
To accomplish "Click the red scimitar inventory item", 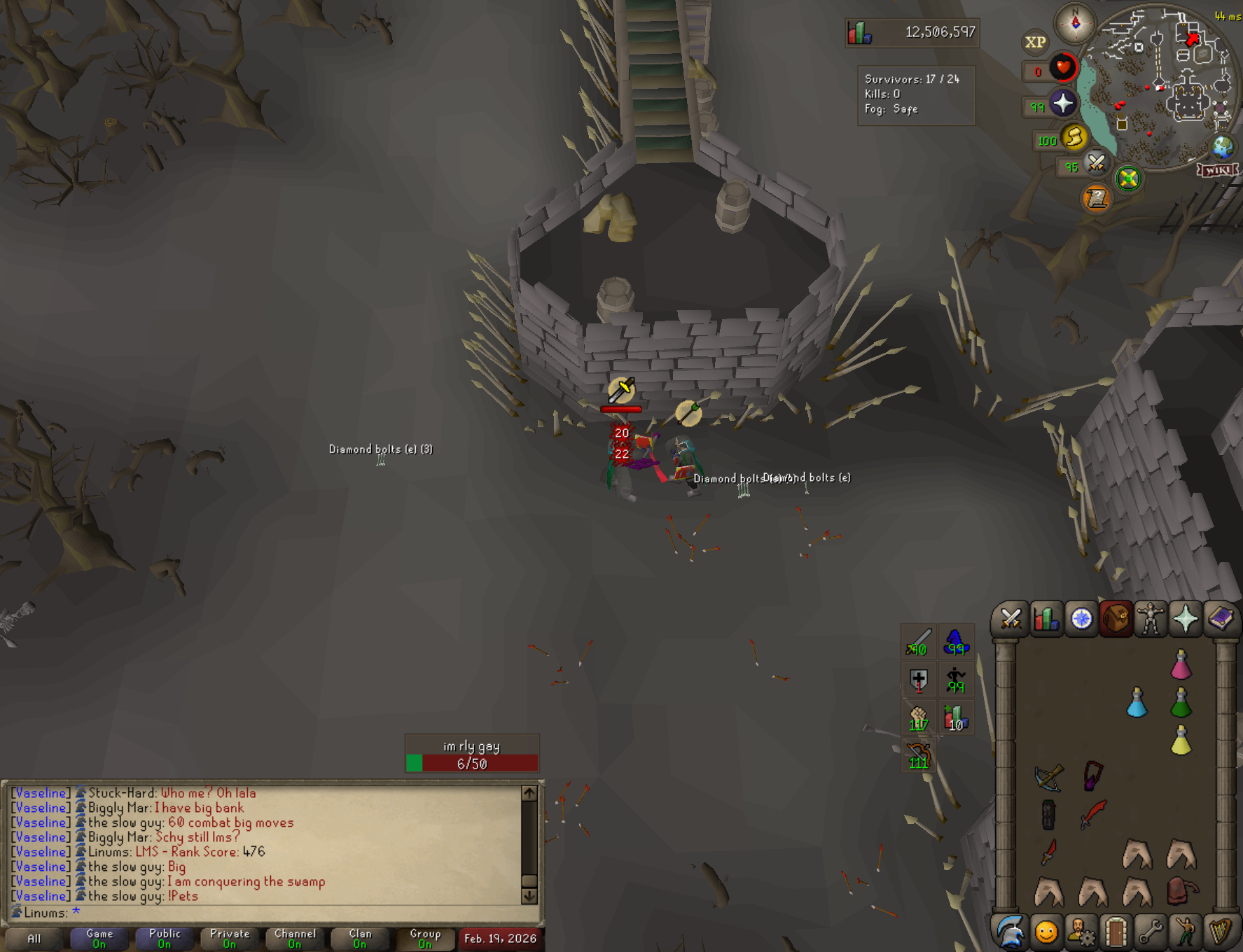I will 1092,814.
